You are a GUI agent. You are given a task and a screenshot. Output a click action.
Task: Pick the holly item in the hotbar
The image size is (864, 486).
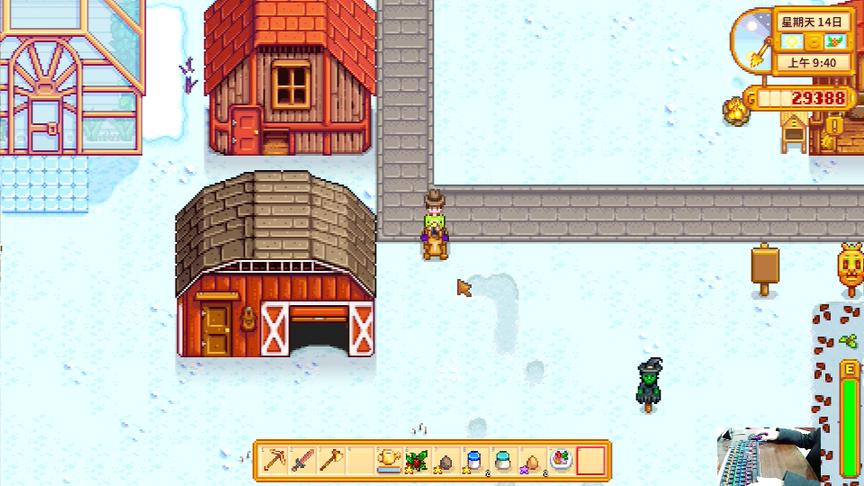[417, 460]
